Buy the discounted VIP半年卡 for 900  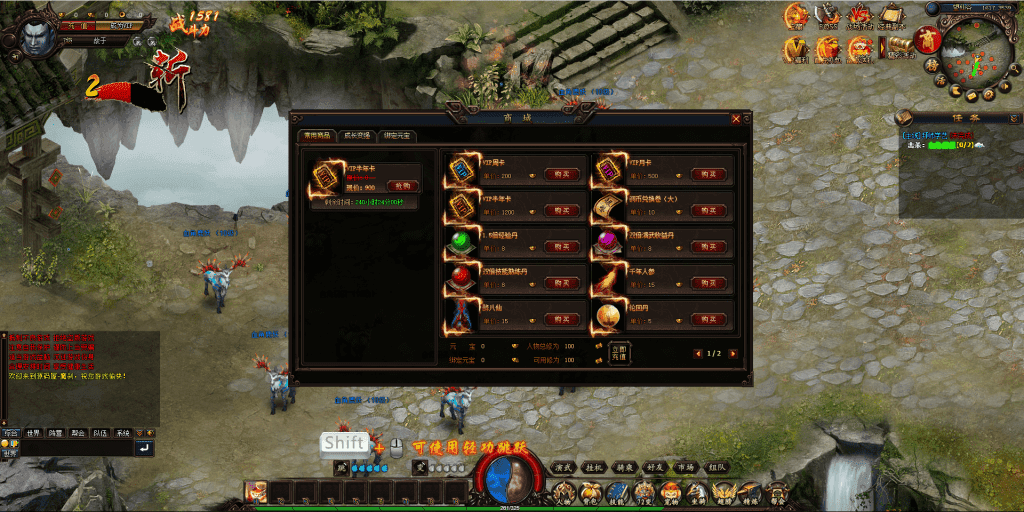(401, 185)
